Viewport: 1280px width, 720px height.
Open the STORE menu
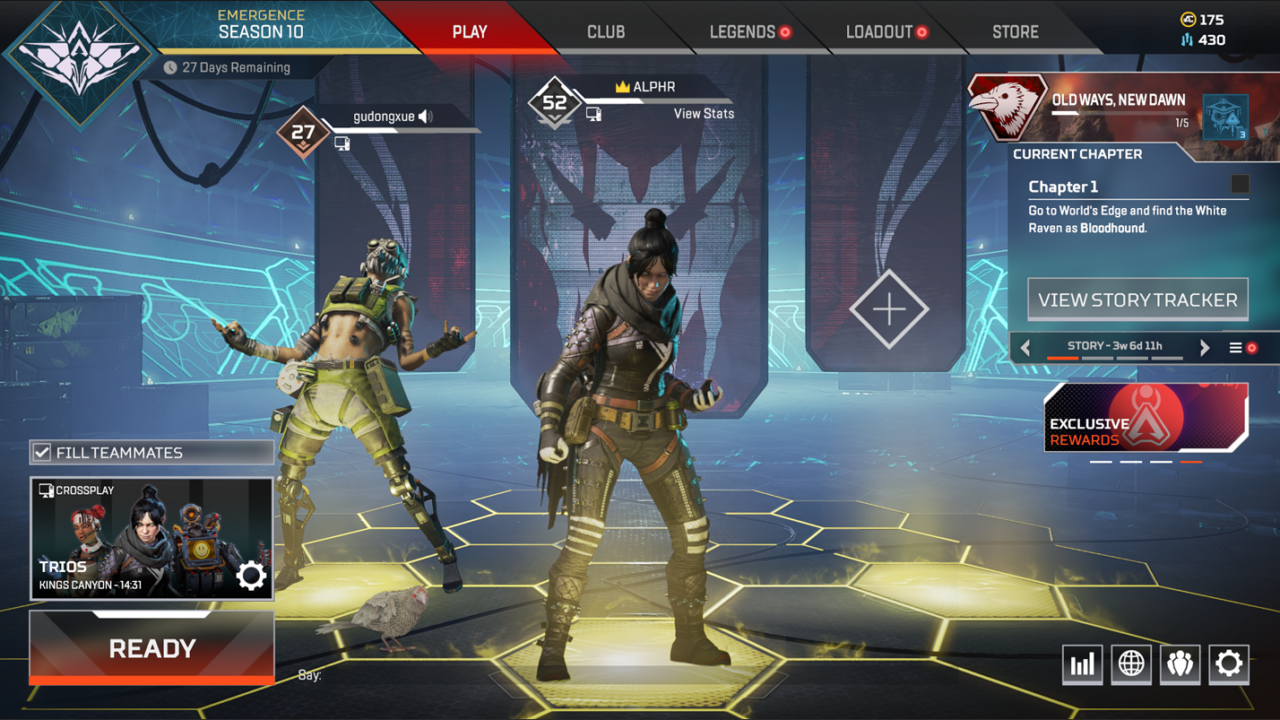pos(1015,31)
